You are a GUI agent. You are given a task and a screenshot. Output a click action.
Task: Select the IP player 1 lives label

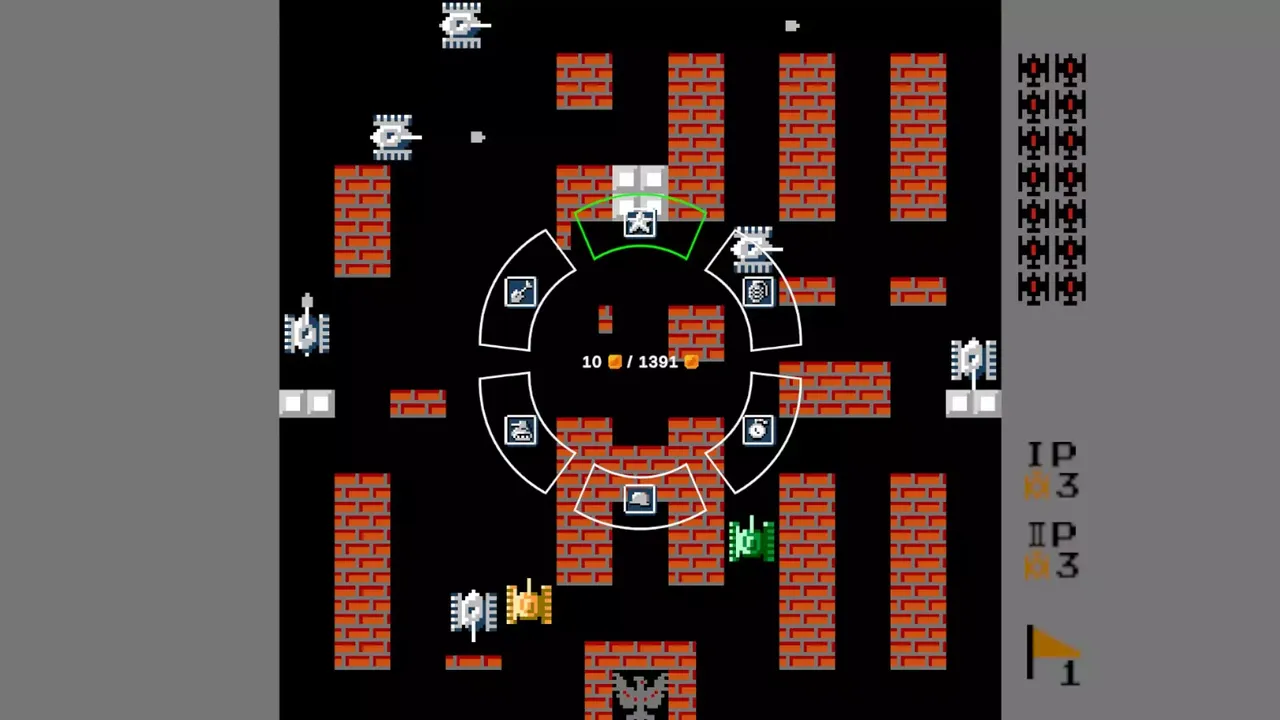[1052, 470]
